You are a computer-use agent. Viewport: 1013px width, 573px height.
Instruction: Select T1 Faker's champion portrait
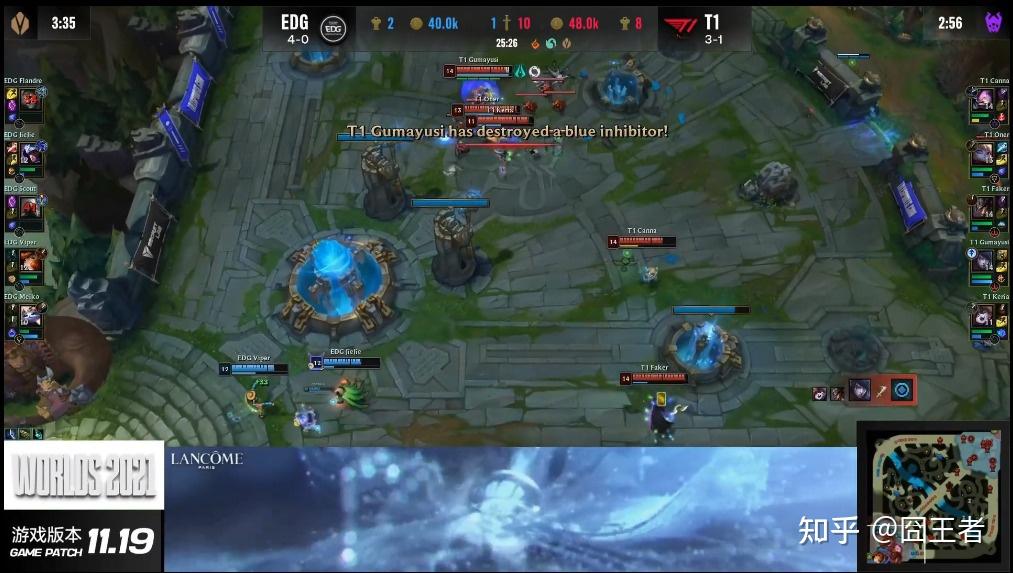click(984, 208)
